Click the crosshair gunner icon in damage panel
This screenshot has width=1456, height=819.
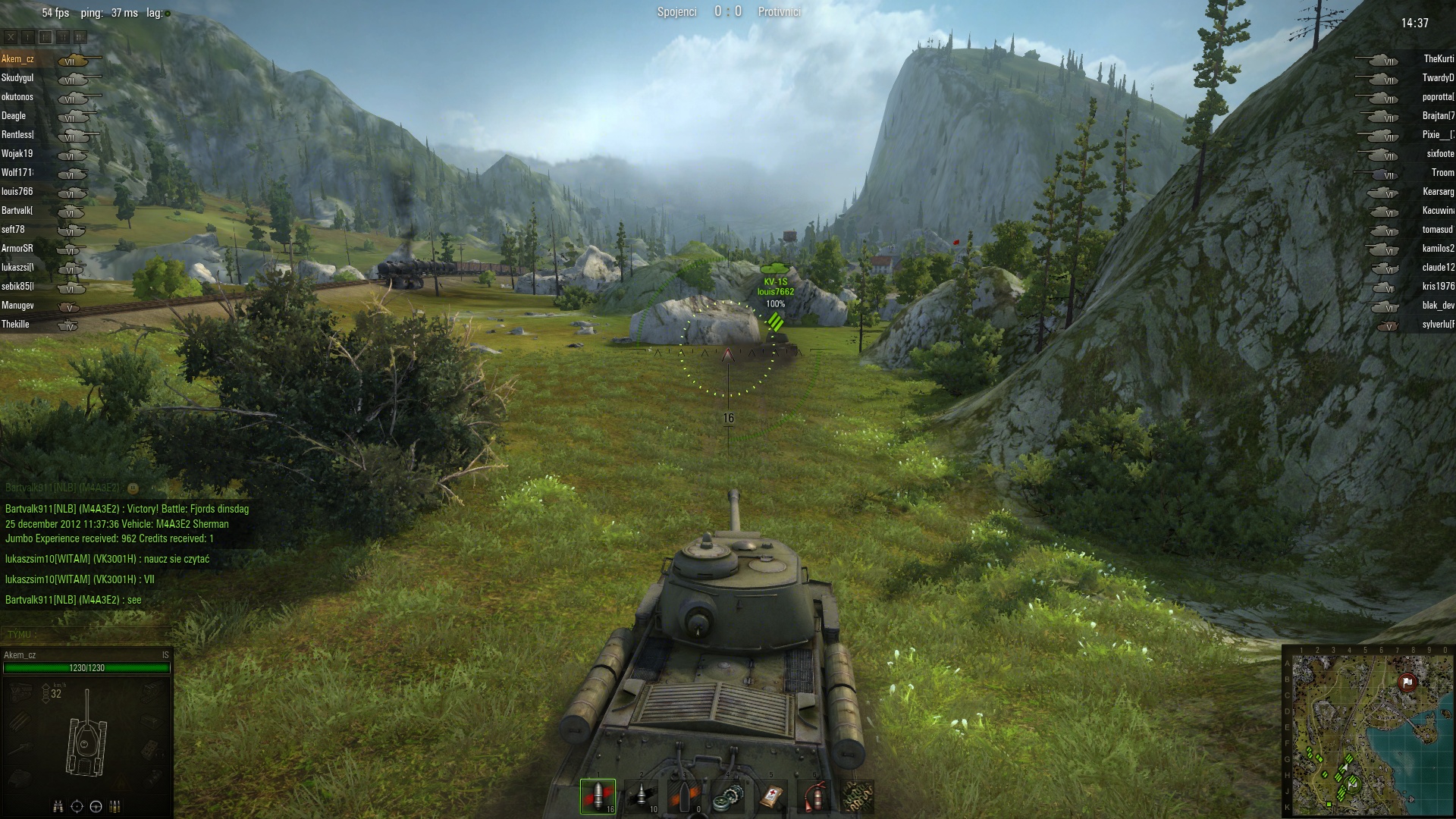pyautogui.click(x=77, y=806)
